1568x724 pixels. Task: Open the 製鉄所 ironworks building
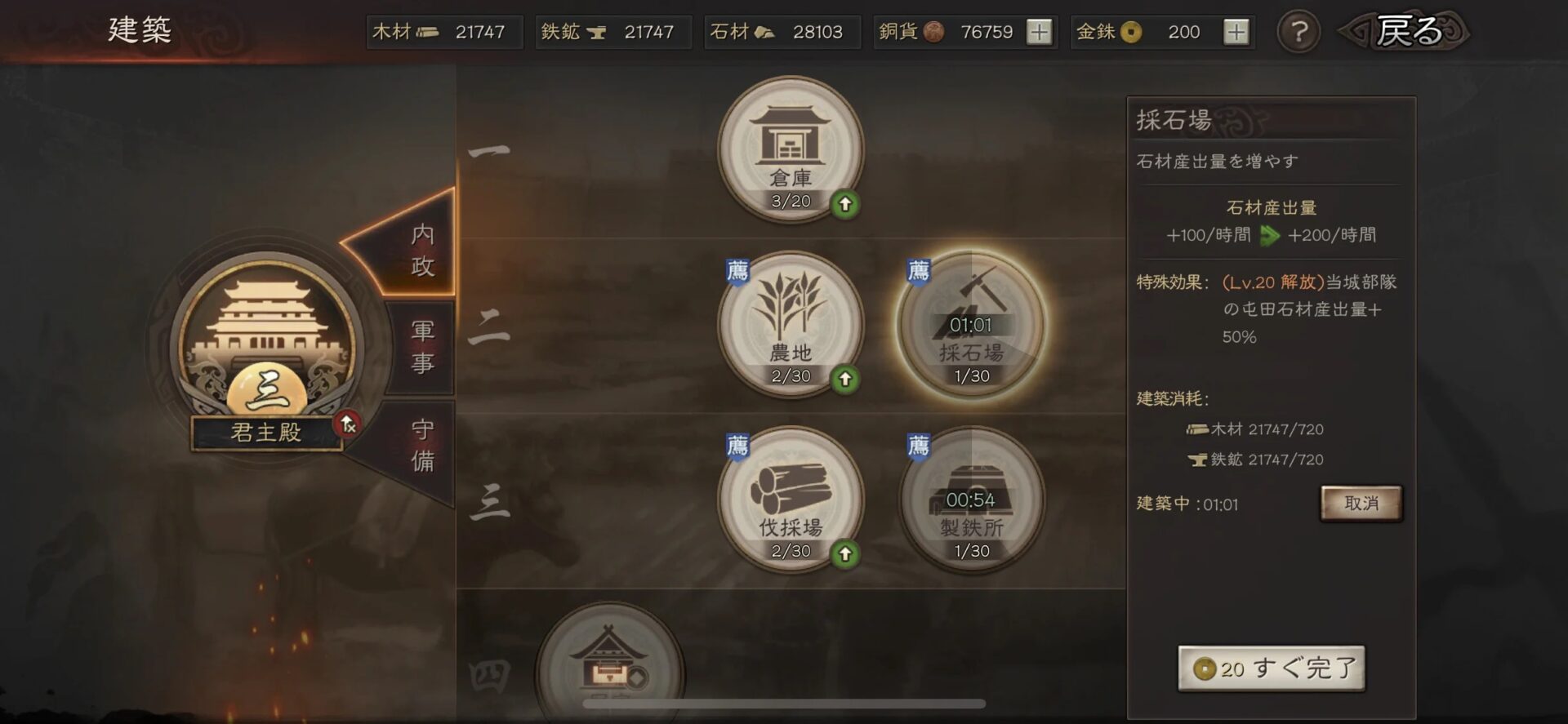(972, 502)
